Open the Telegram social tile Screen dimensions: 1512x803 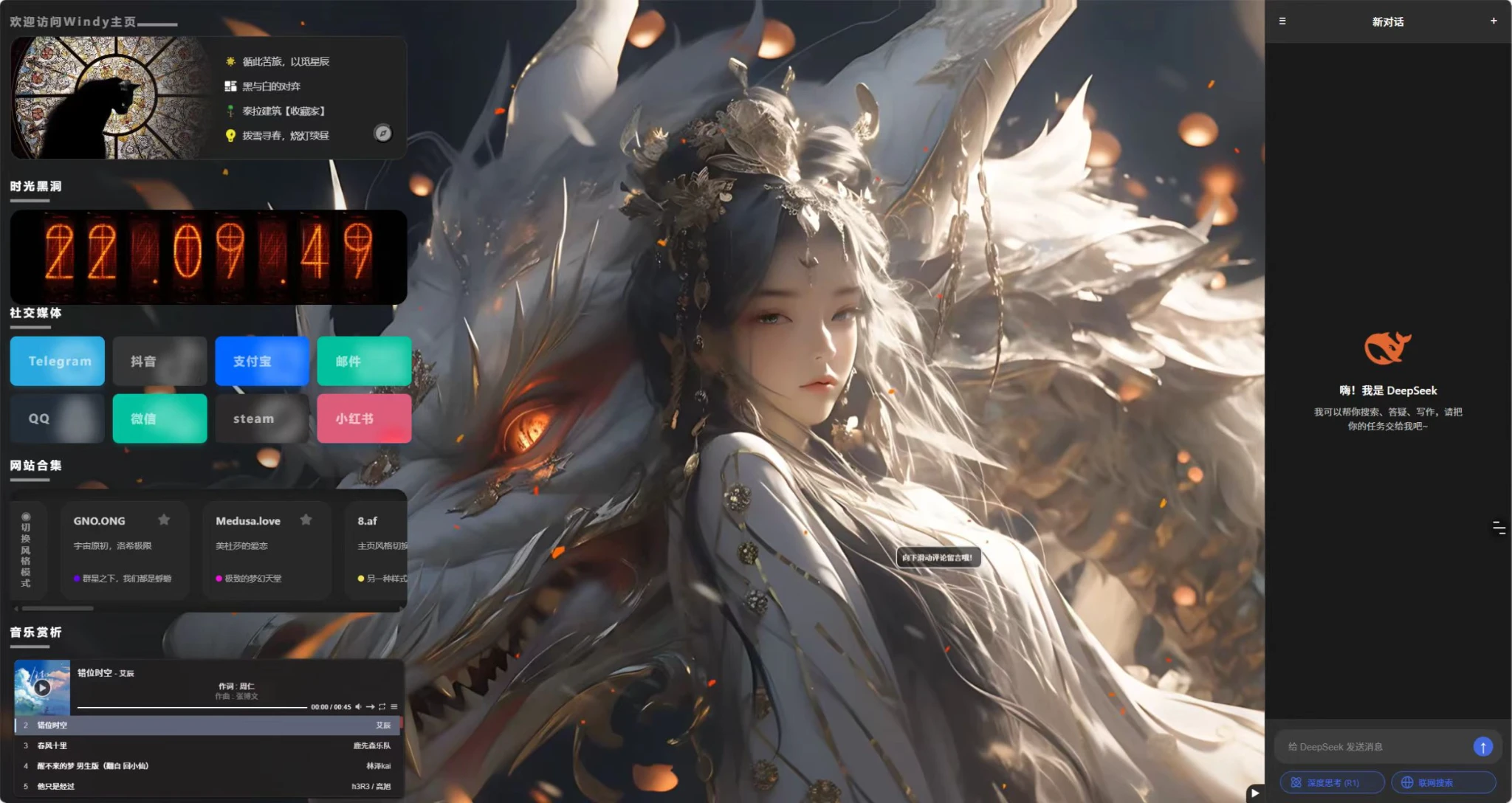pyautogui.click(x=58, y=361)
